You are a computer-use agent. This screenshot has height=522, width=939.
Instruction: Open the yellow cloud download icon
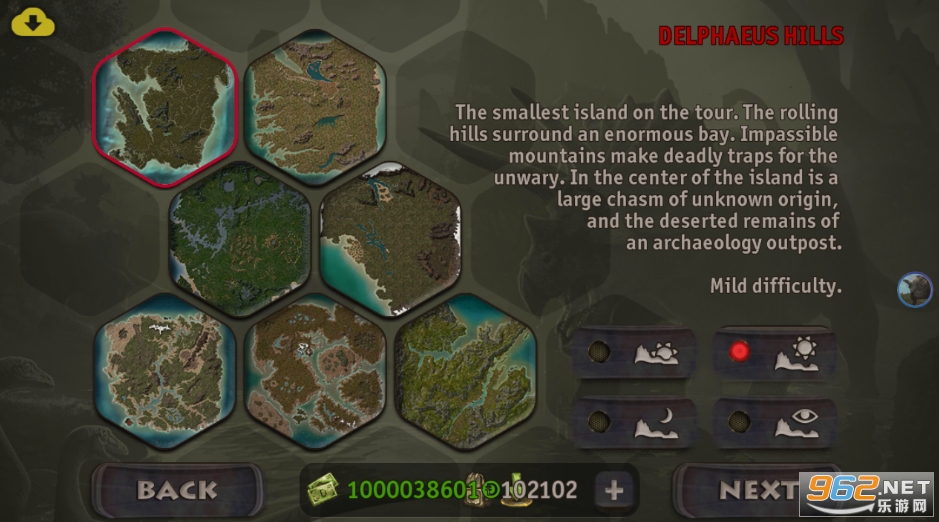click(x=33, y=22)
